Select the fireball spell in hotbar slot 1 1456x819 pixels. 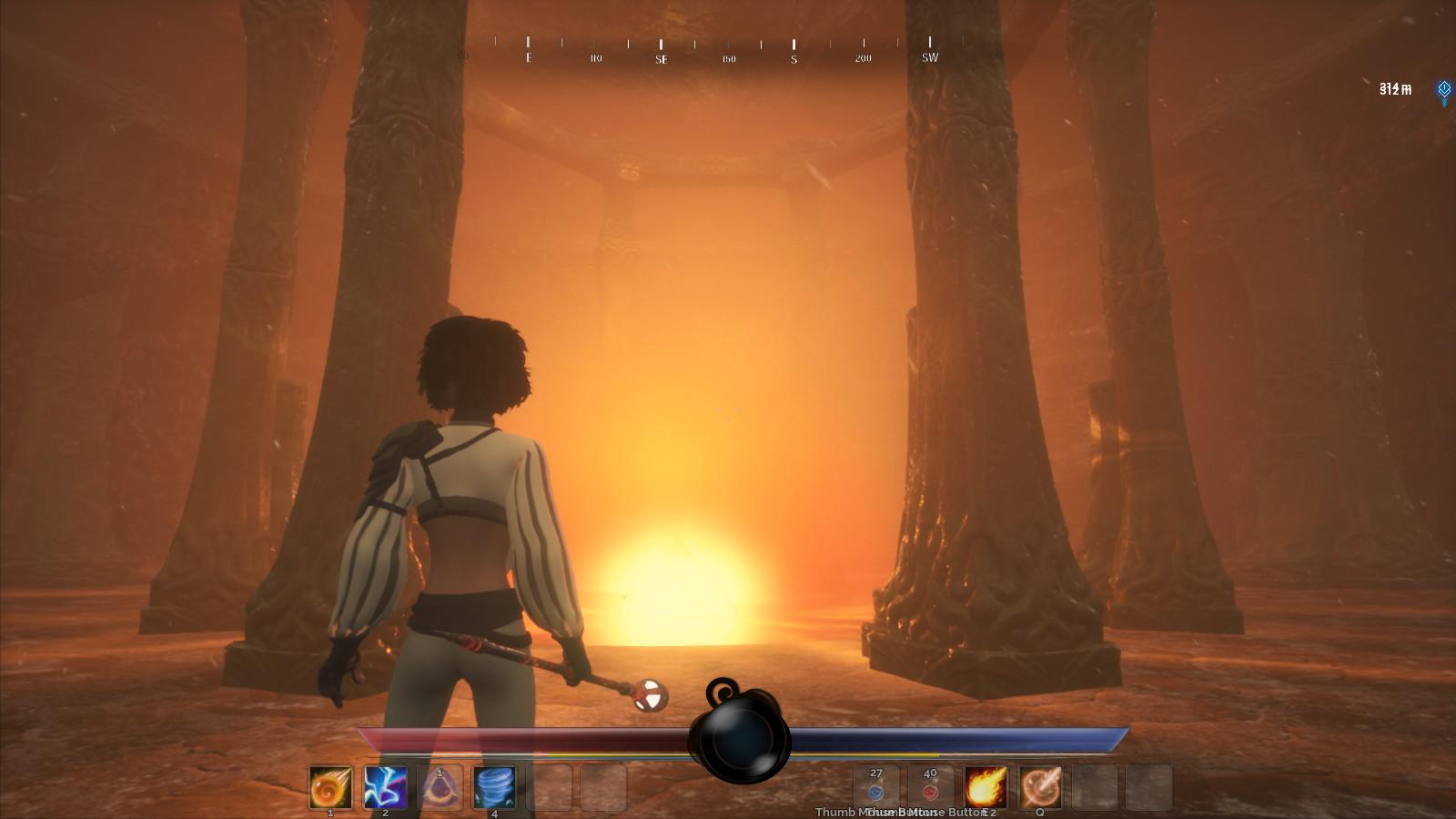(331, 786)
